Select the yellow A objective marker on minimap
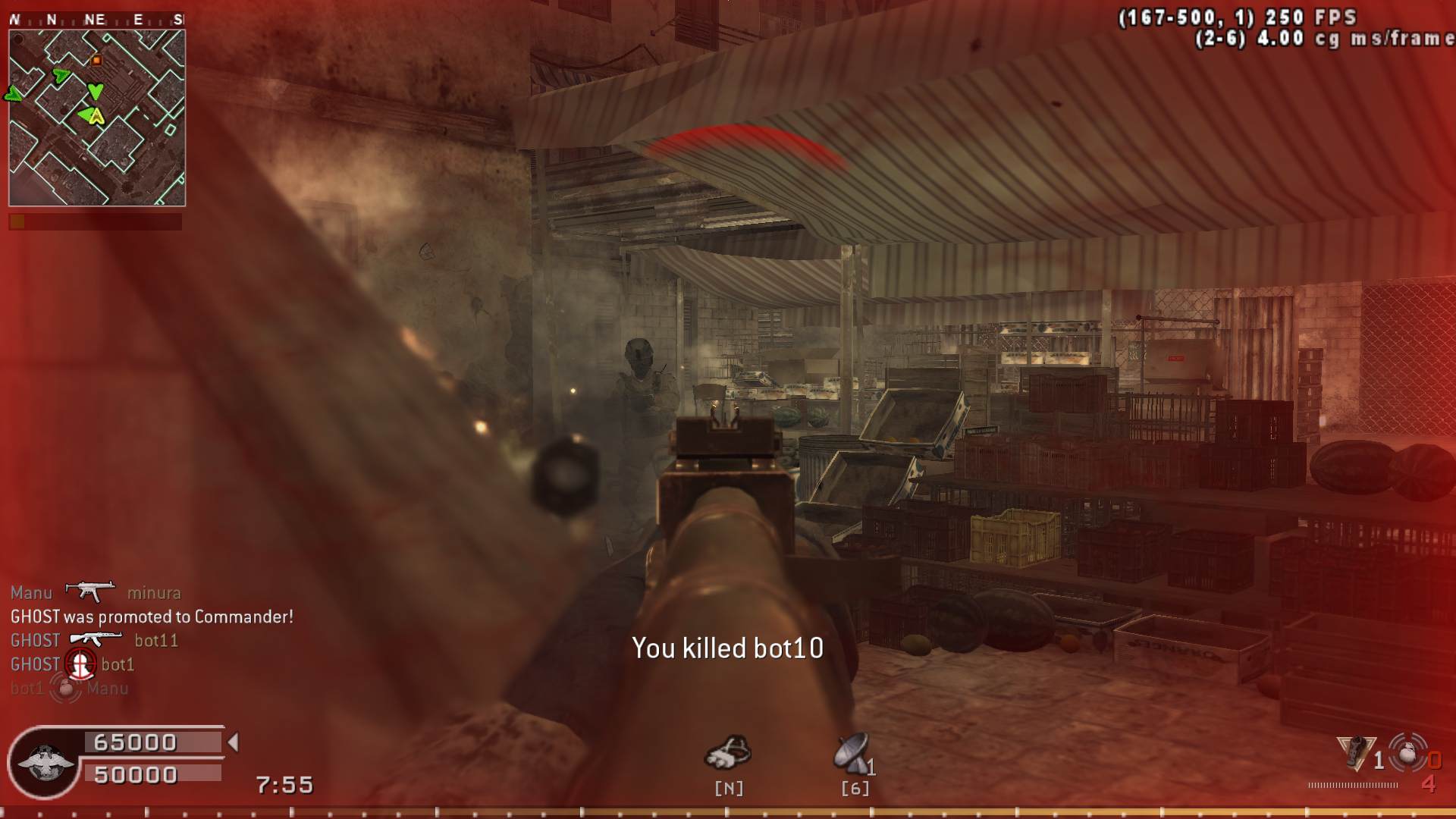This screenshot has height=819, width=1456. point(96,116)
